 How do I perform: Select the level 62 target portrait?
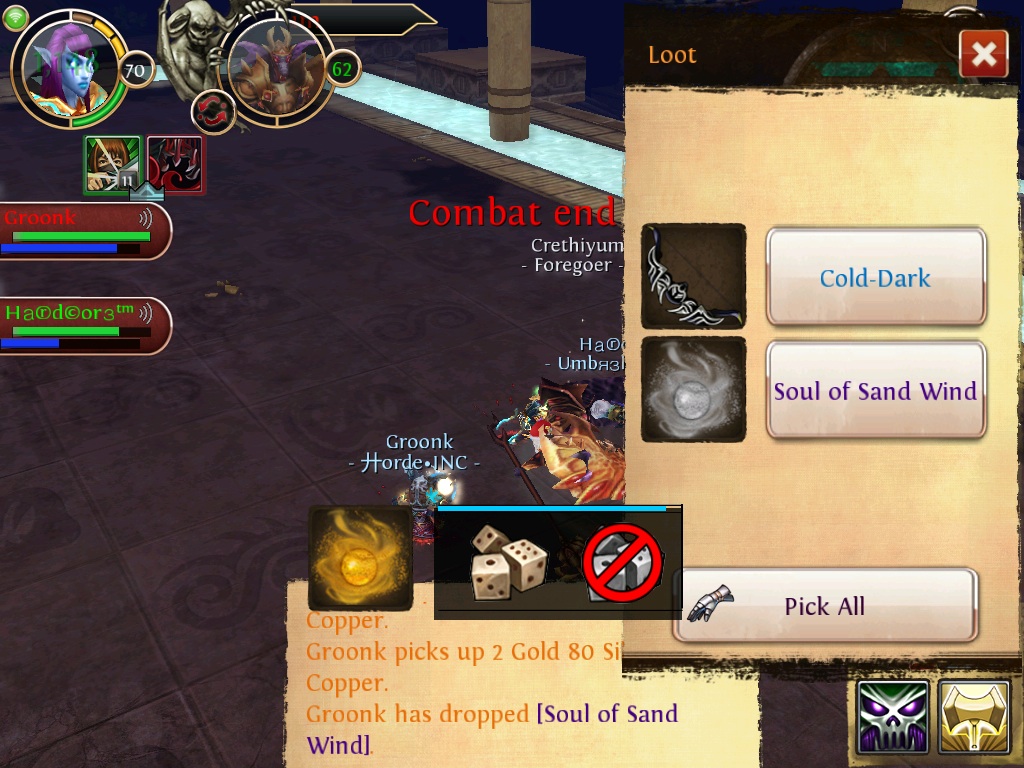275,68
